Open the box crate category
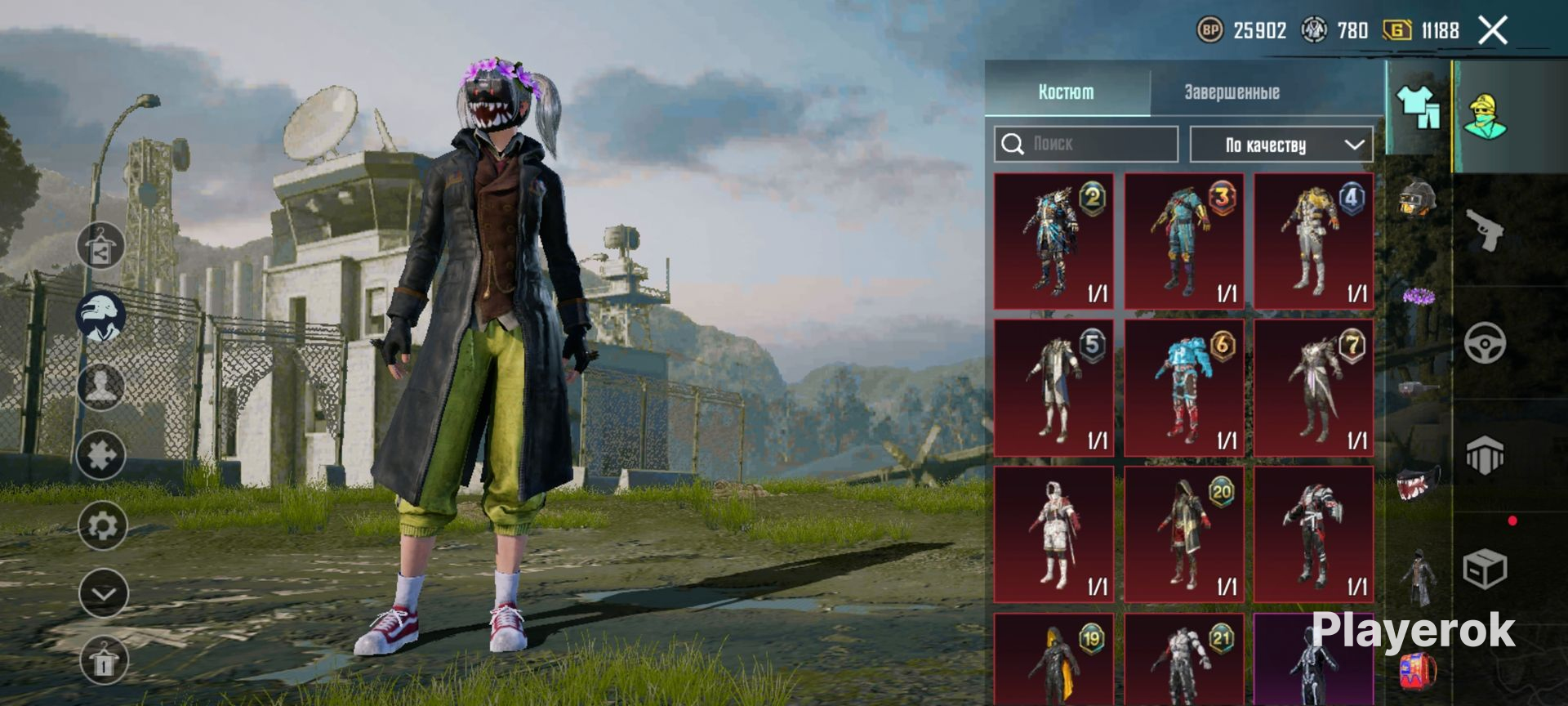Image resolution: width=1568 pixels, height=706 pixels. point(1485,569)
